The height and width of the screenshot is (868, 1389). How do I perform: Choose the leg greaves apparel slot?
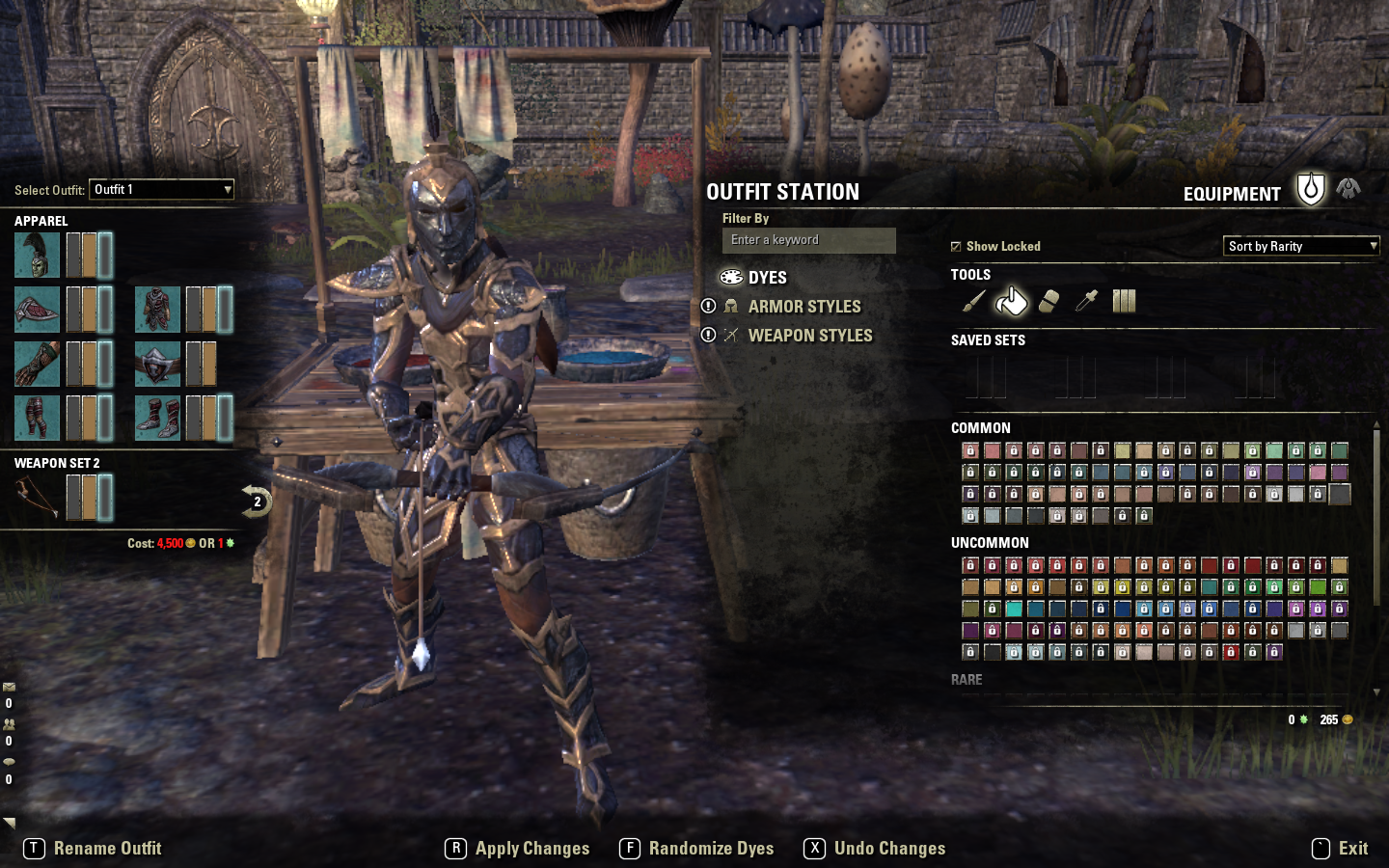coord(38,418)
